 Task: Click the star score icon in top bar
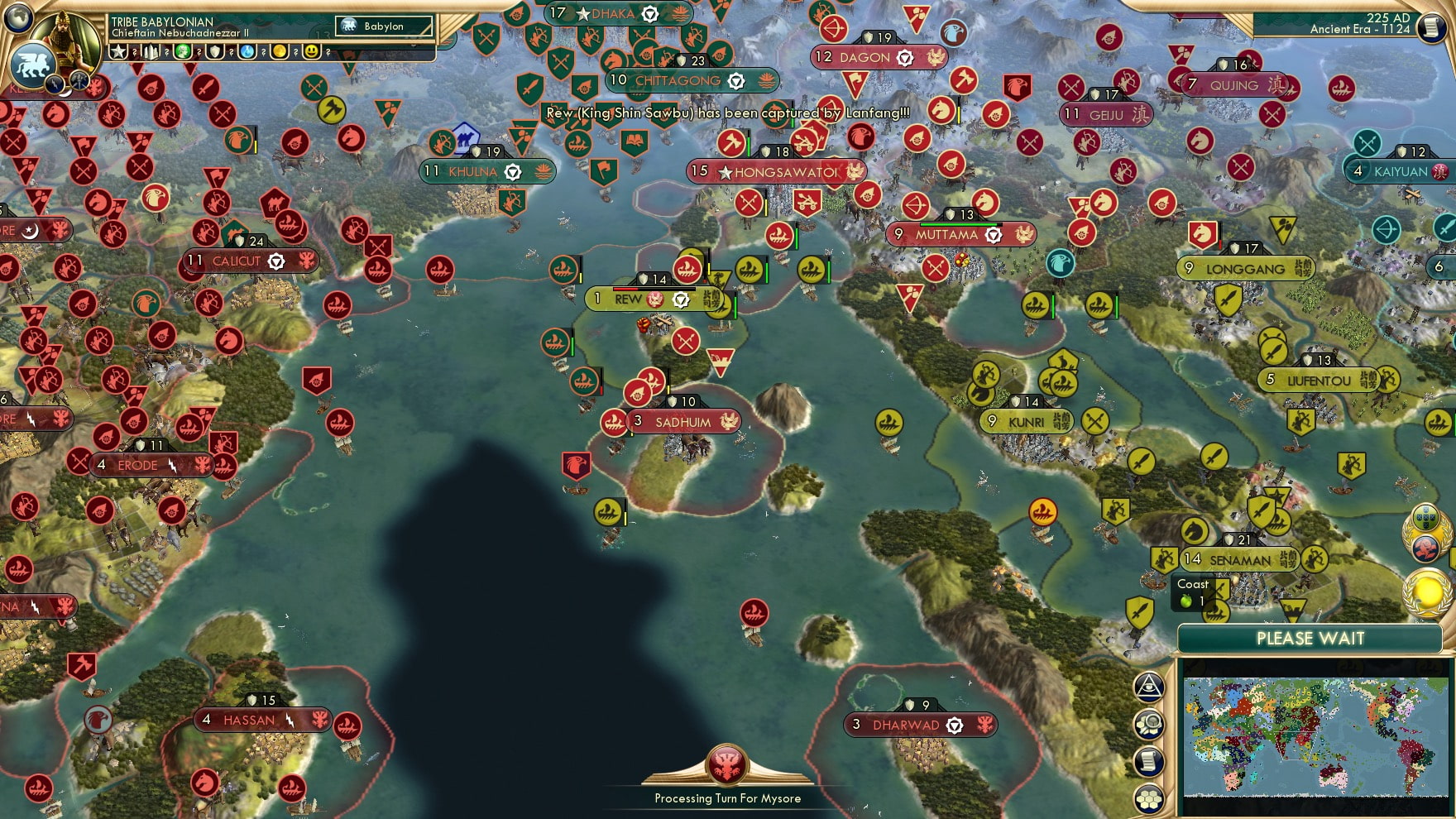click(117, 52)
